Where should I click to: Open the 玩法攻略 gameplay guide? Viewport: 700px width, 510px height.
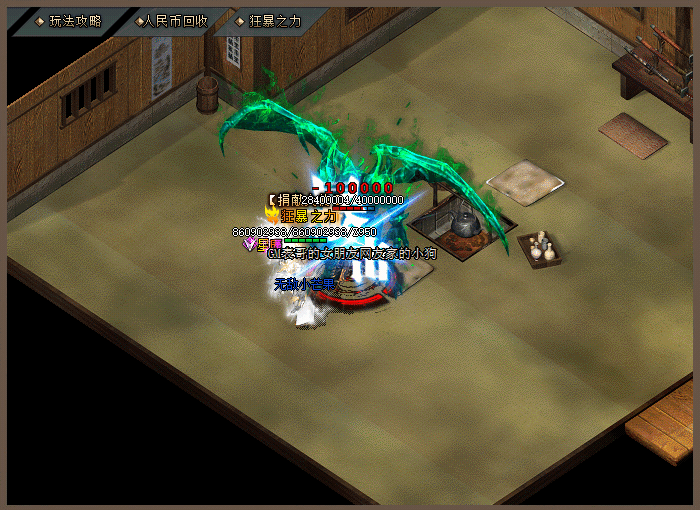click(69, 21)
